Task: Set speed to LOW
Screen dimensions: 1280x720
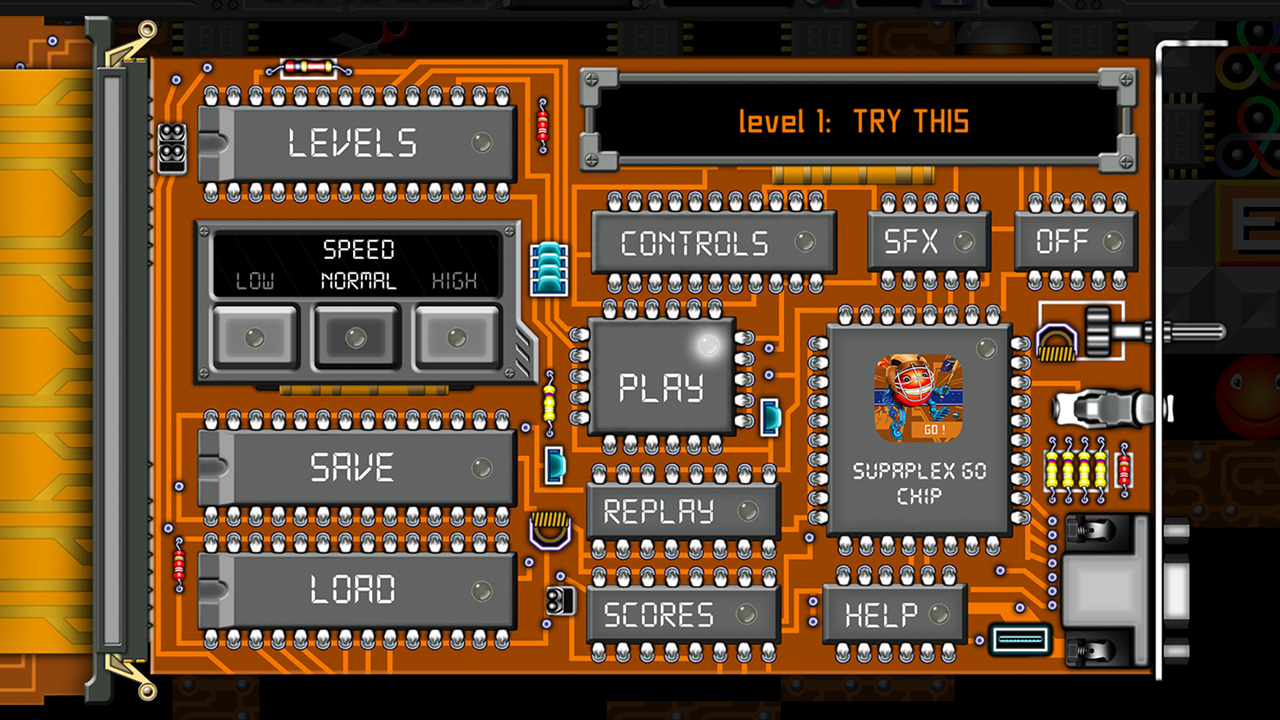Action: coord(255,338)
